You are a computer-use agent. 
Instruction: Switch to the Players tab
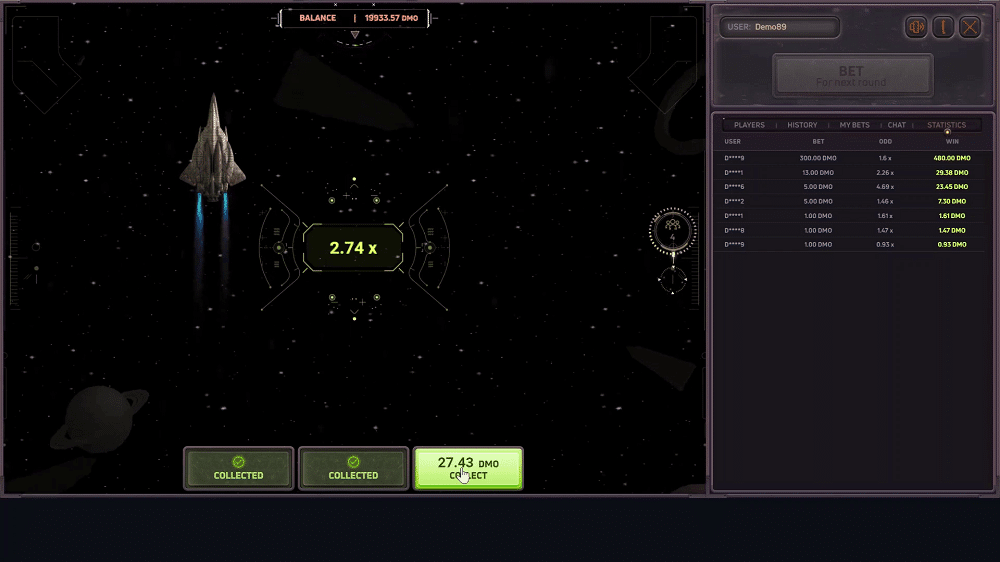click(x=749, y=125)
